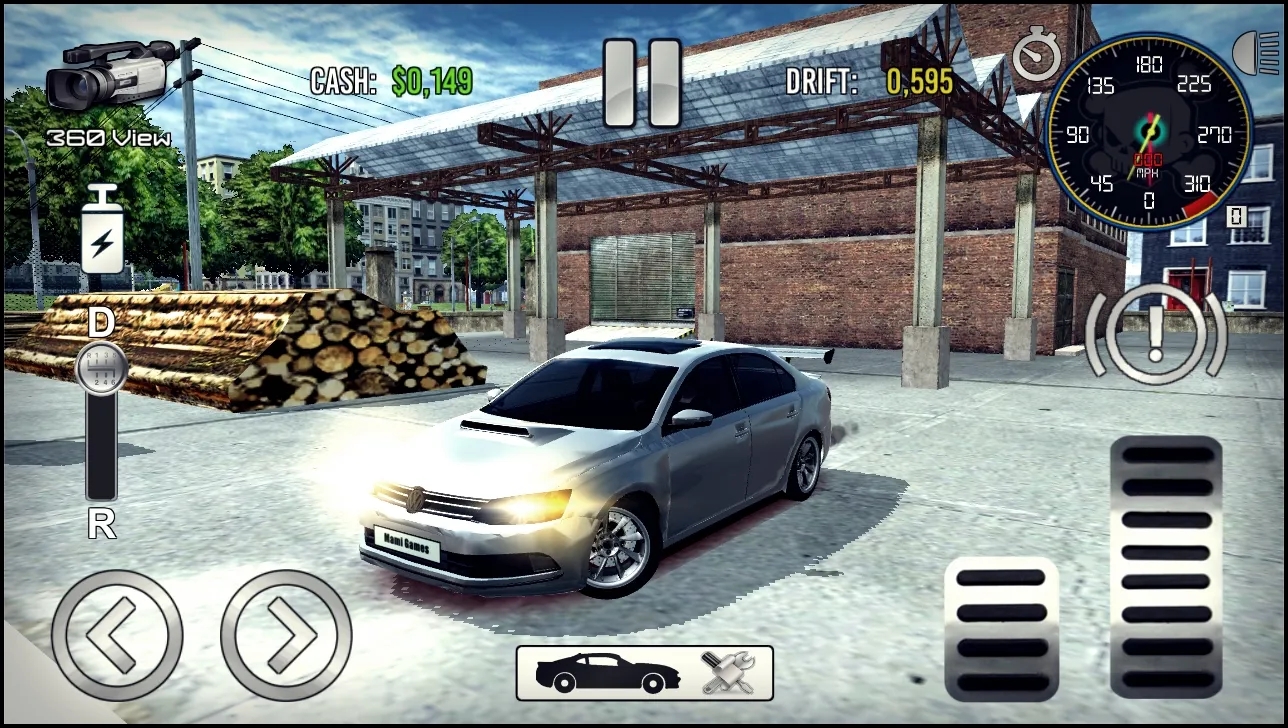This screenshot has width=1288, height=728.
Task: Click the gear shifter knob
Action: [x=100, y=367]
